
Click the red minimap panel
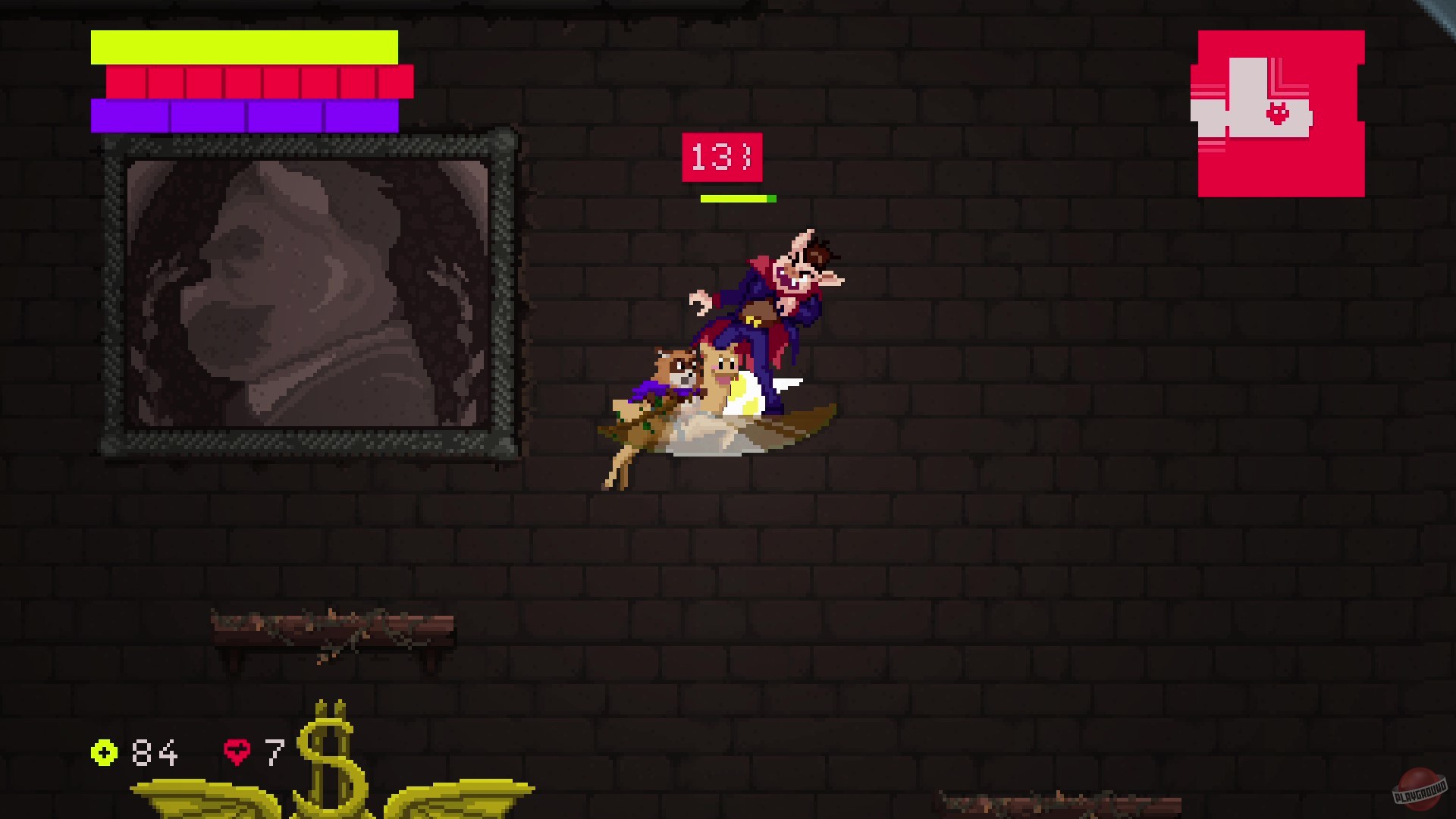[x=1279, y=114]
